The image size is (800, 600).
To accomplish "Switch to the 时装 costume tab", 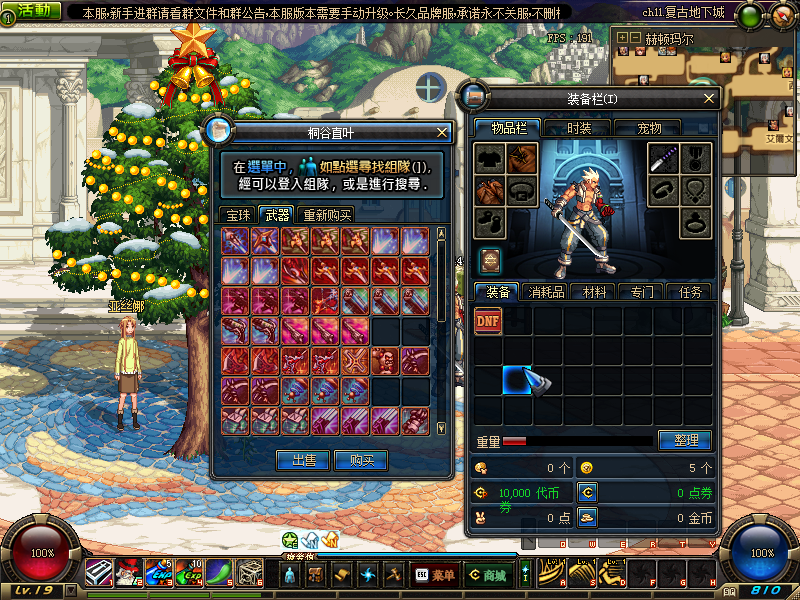I will [x=579, y=128].
